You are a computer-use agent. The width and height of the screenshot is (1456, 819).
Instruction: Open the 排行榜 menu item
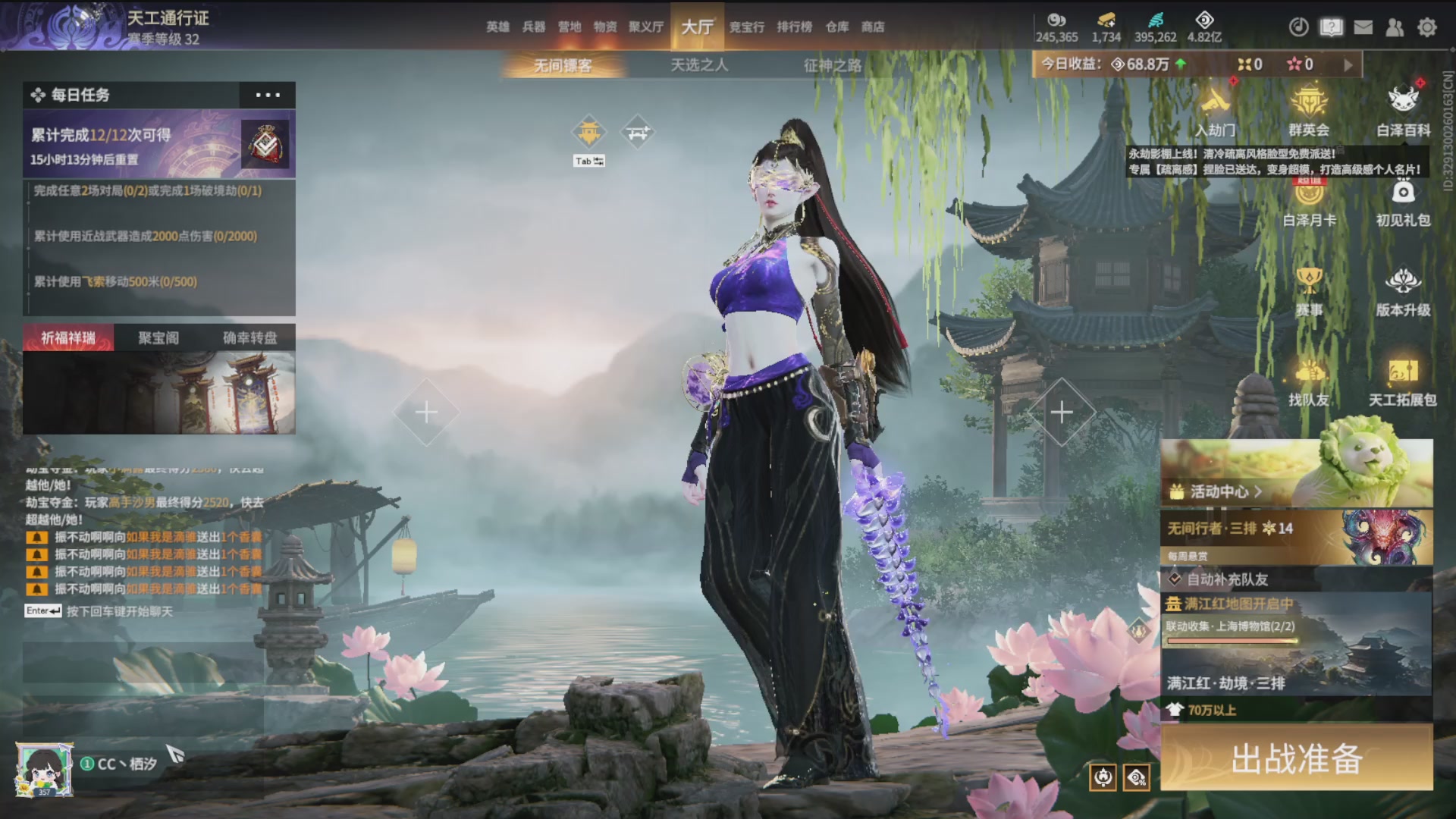click(x=792, y=27)
